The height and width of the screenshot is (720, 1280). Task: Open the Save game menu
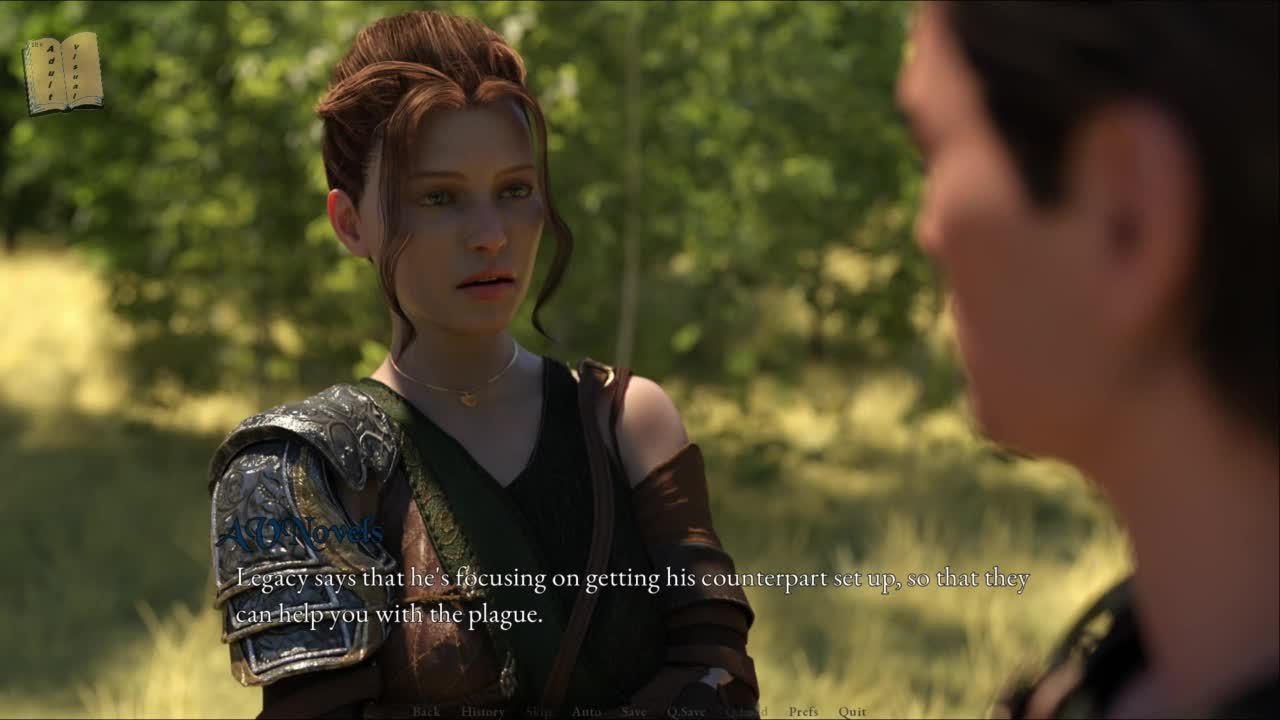(x=633, y=712)
